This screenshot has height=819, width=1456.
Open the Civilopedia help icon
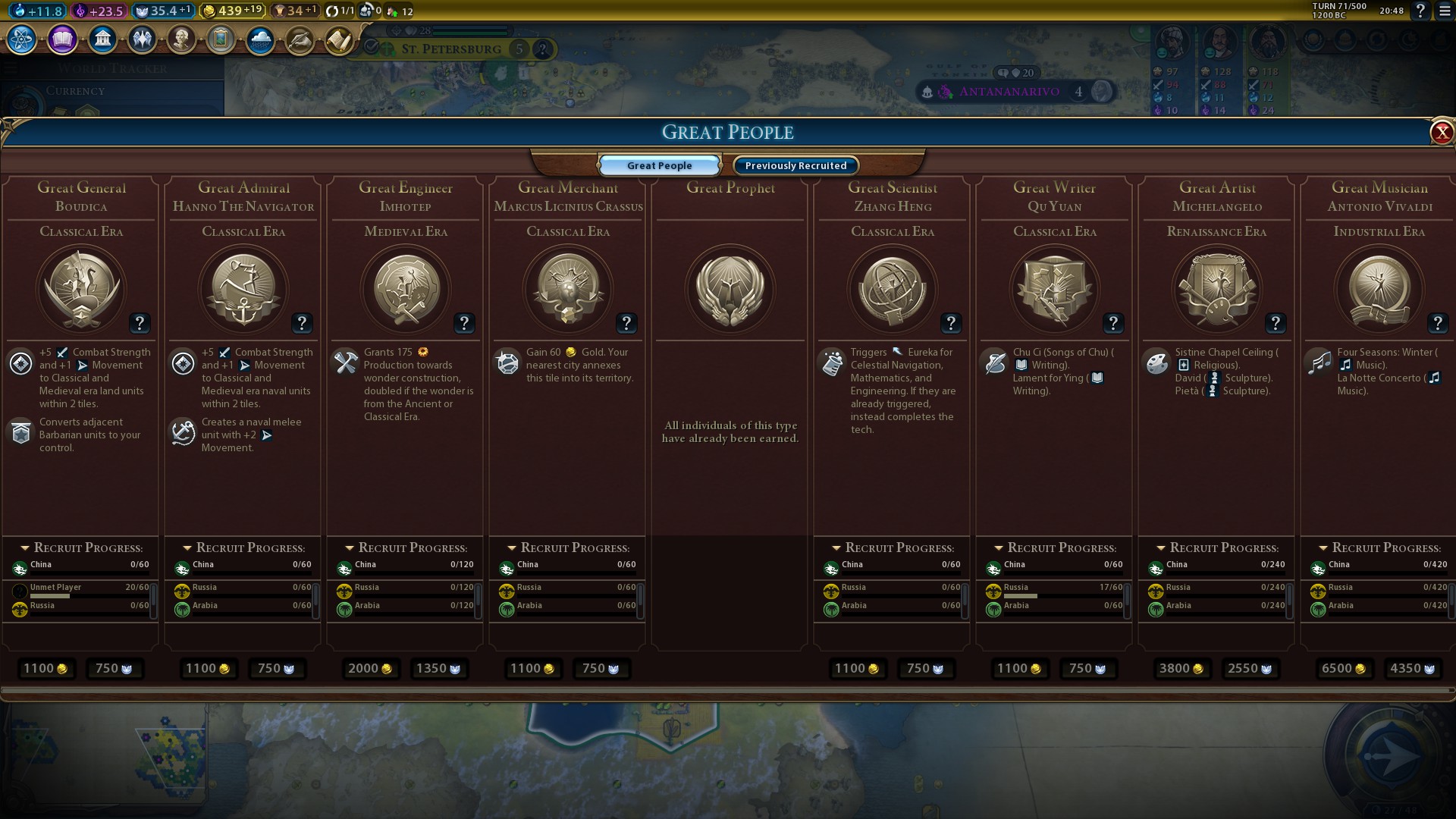(x=1420, y=11)
